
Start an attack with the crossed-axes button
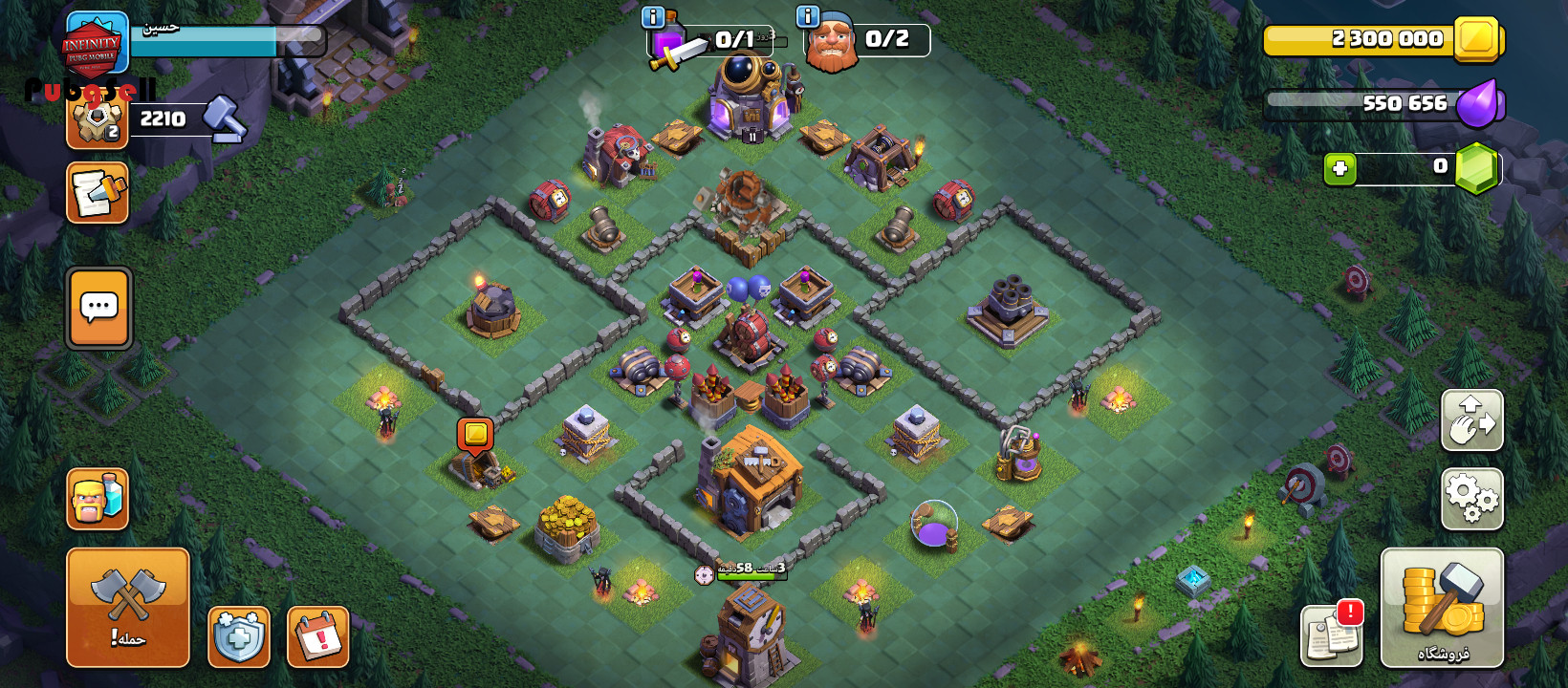[128, 607]
